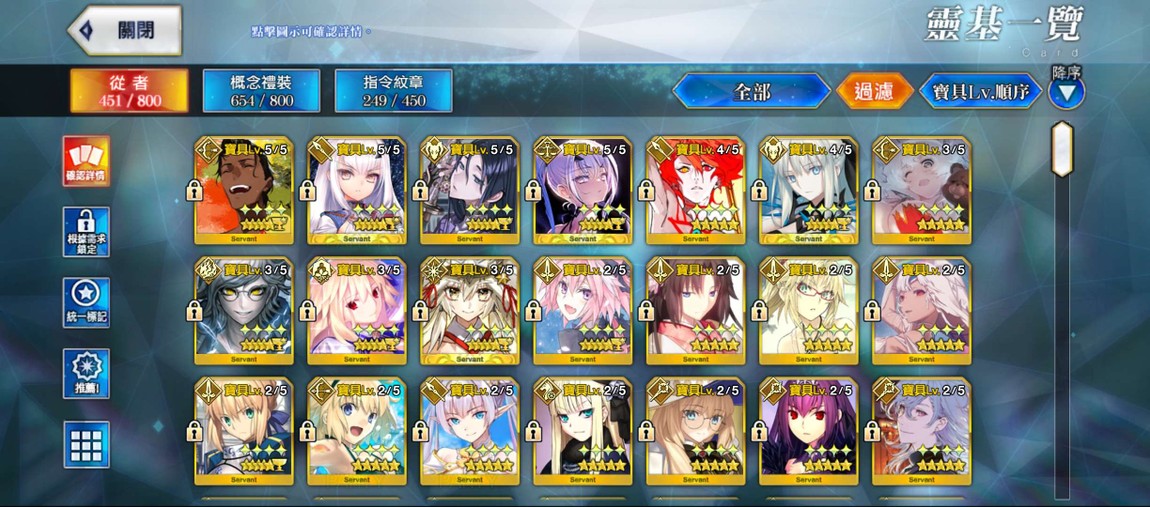Open the 統一標記 star marking icon

[x=86, y=303]
